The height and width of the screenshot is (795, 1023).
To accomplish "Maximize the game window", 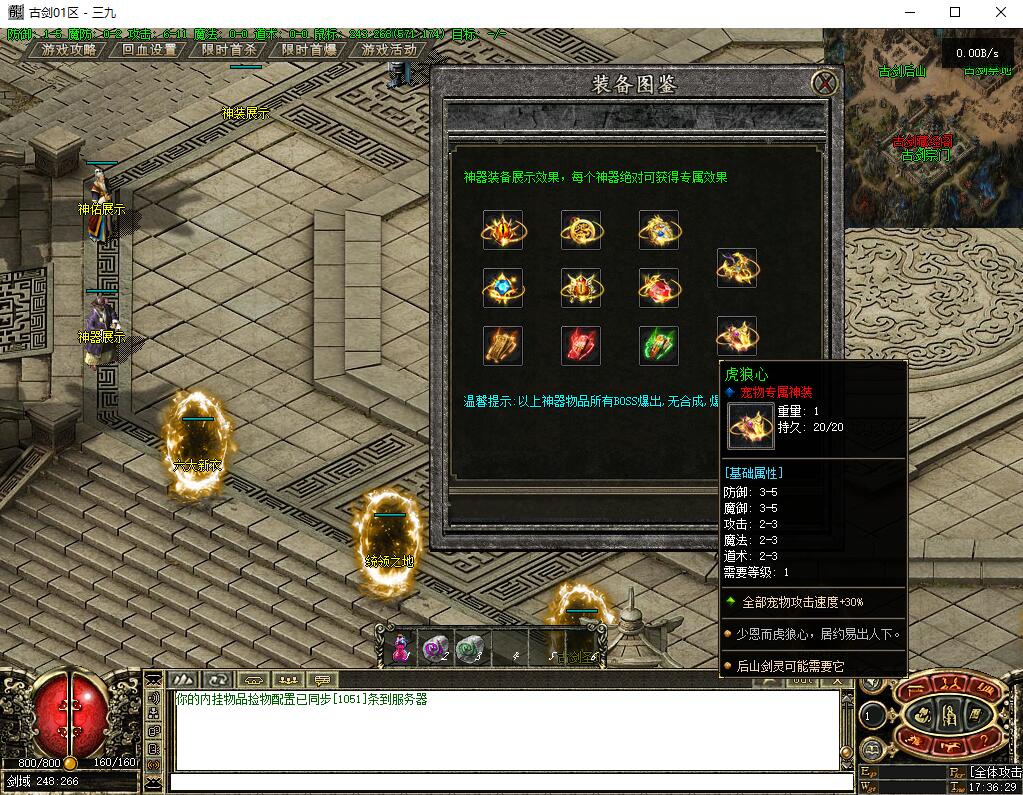I will click(954, 12).
